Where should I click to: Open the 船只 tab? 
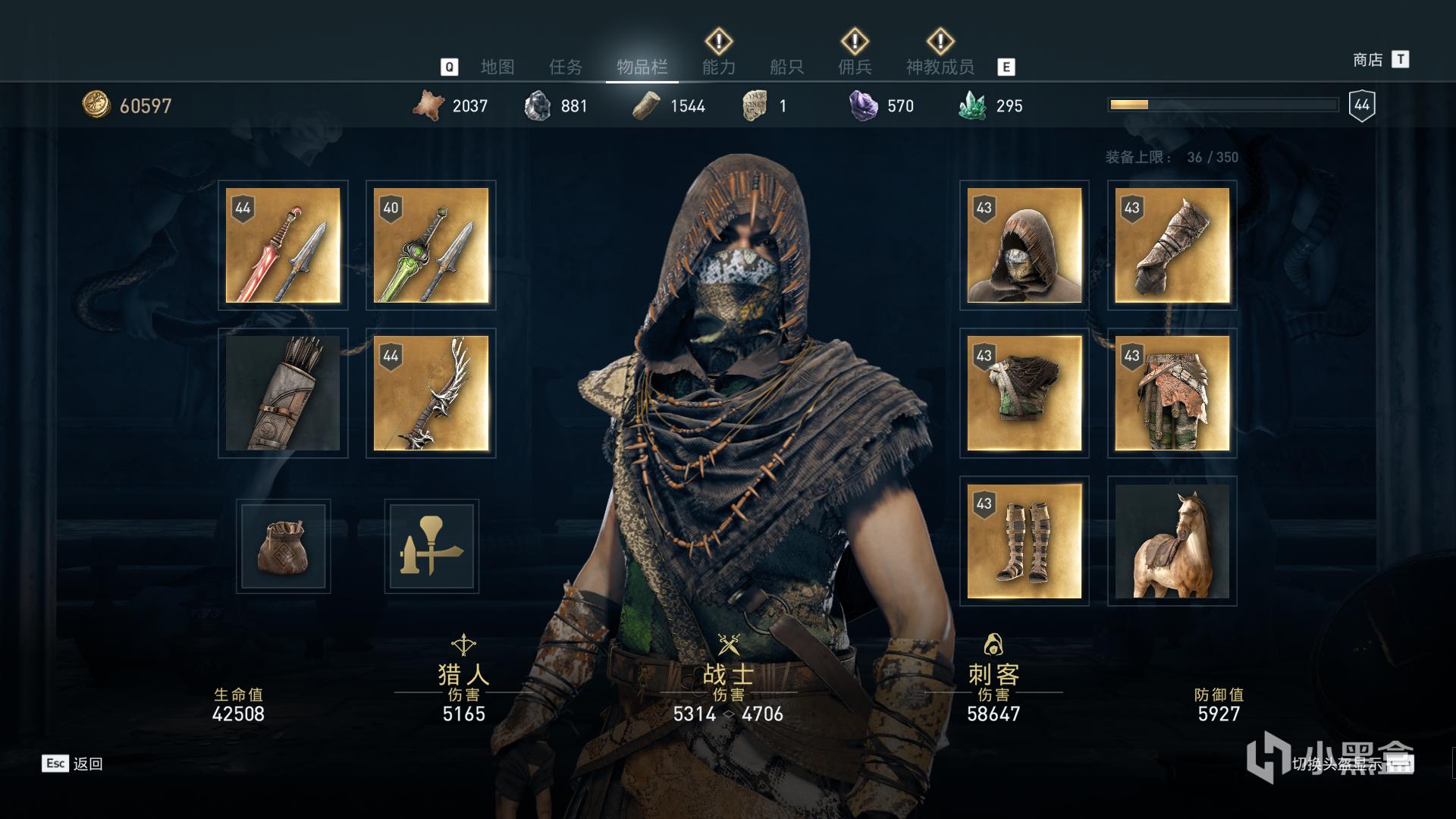pos(786,67)
